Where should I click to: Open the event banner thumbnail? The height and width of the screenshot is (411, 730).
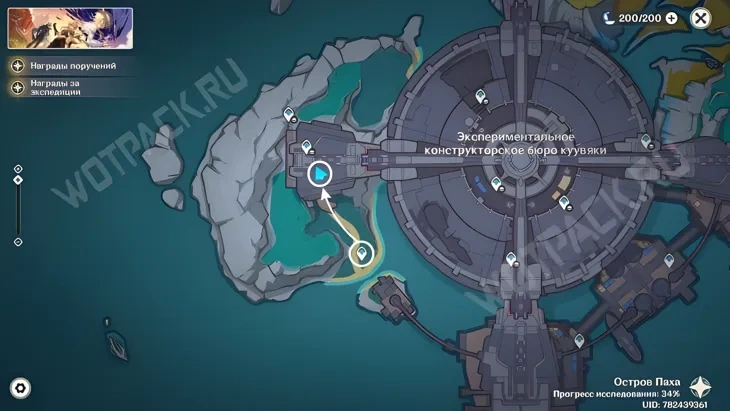70,28
